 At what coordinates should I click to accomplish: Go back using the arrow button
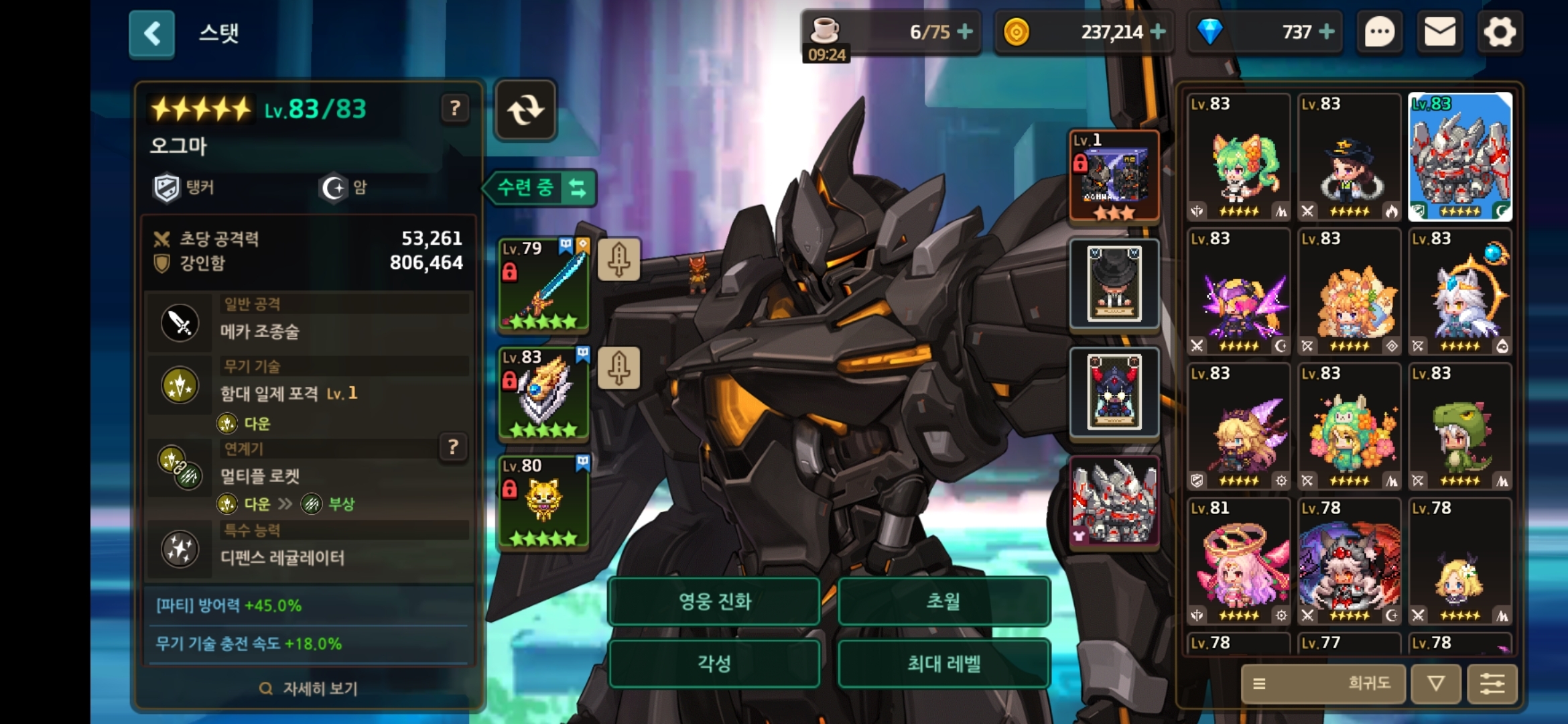pyautogui.click(x=152, y=34)
